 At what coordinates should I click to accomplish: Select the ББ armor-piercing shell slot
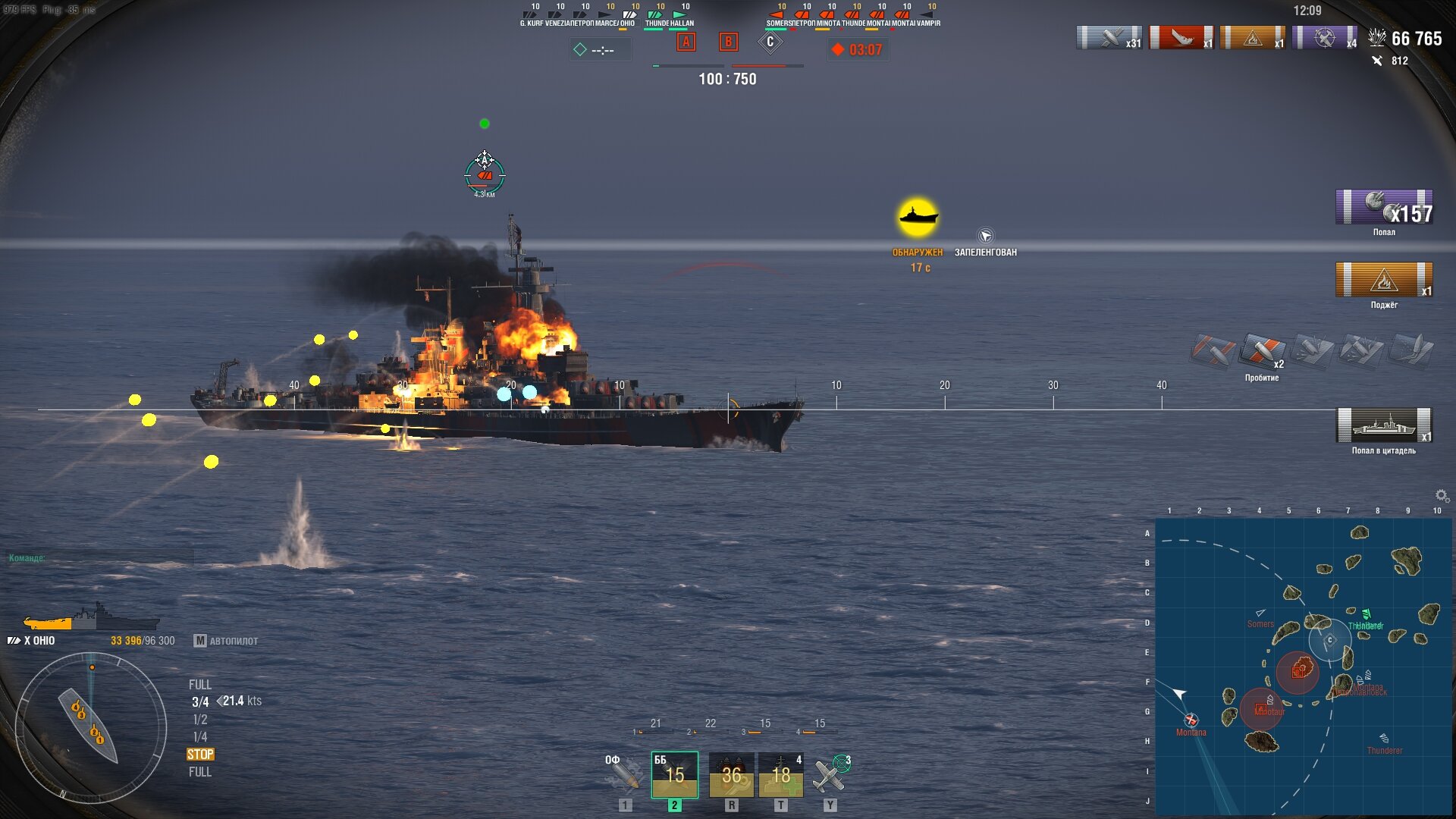[x=674, y=774]
